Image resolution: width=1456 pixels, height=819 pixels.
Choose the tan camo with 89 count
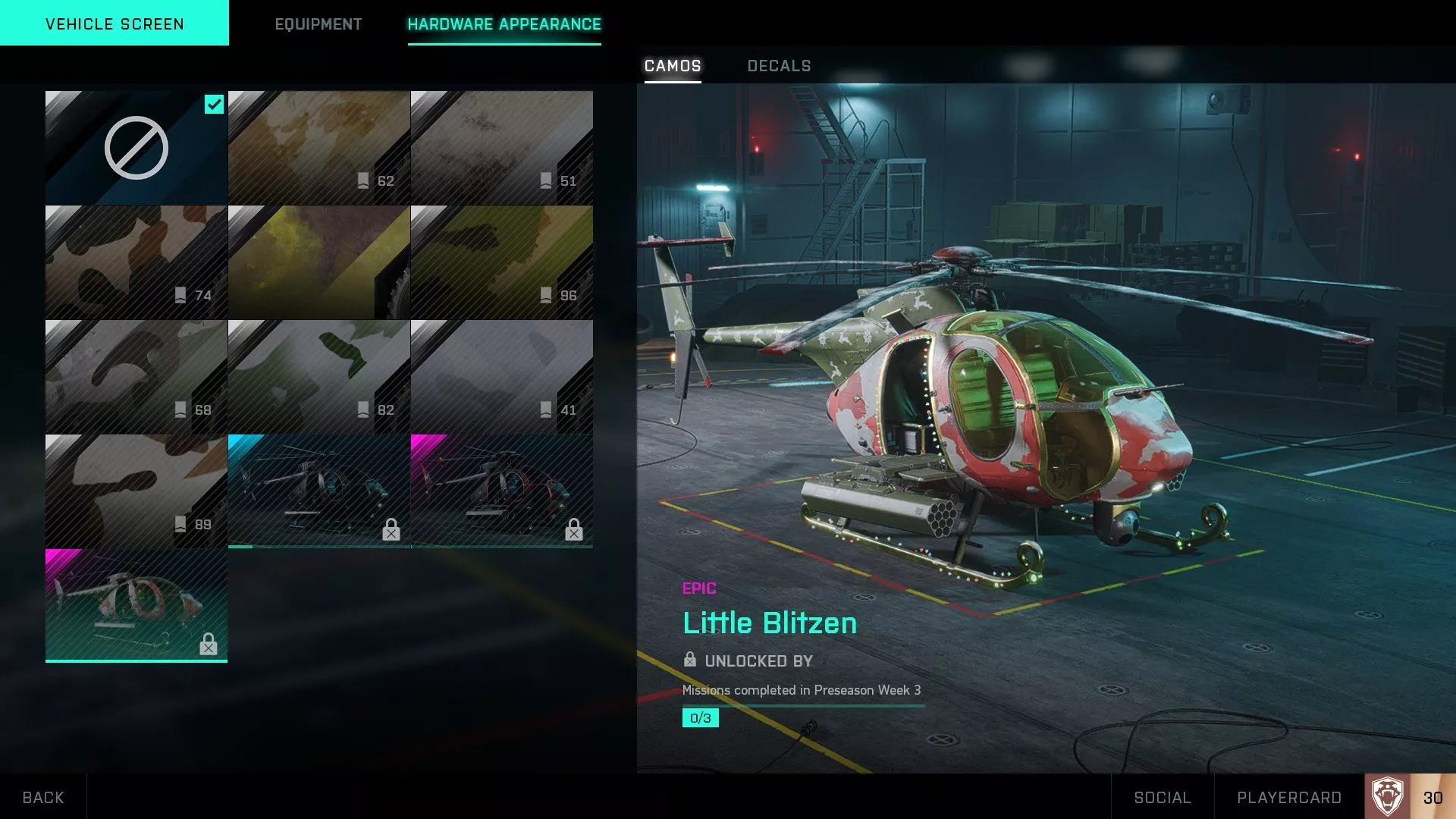coord(135,490)
